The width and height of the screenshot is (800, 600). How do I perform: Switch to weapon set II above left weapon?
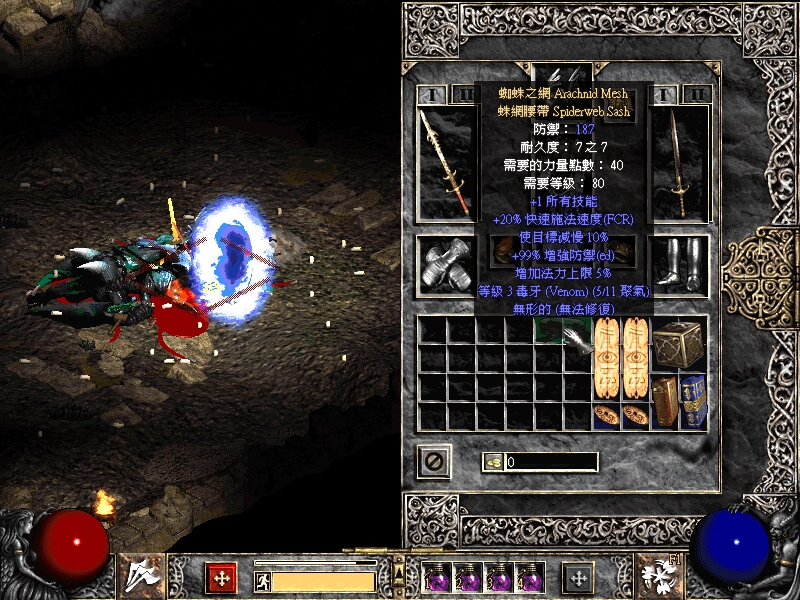[463, 95]
